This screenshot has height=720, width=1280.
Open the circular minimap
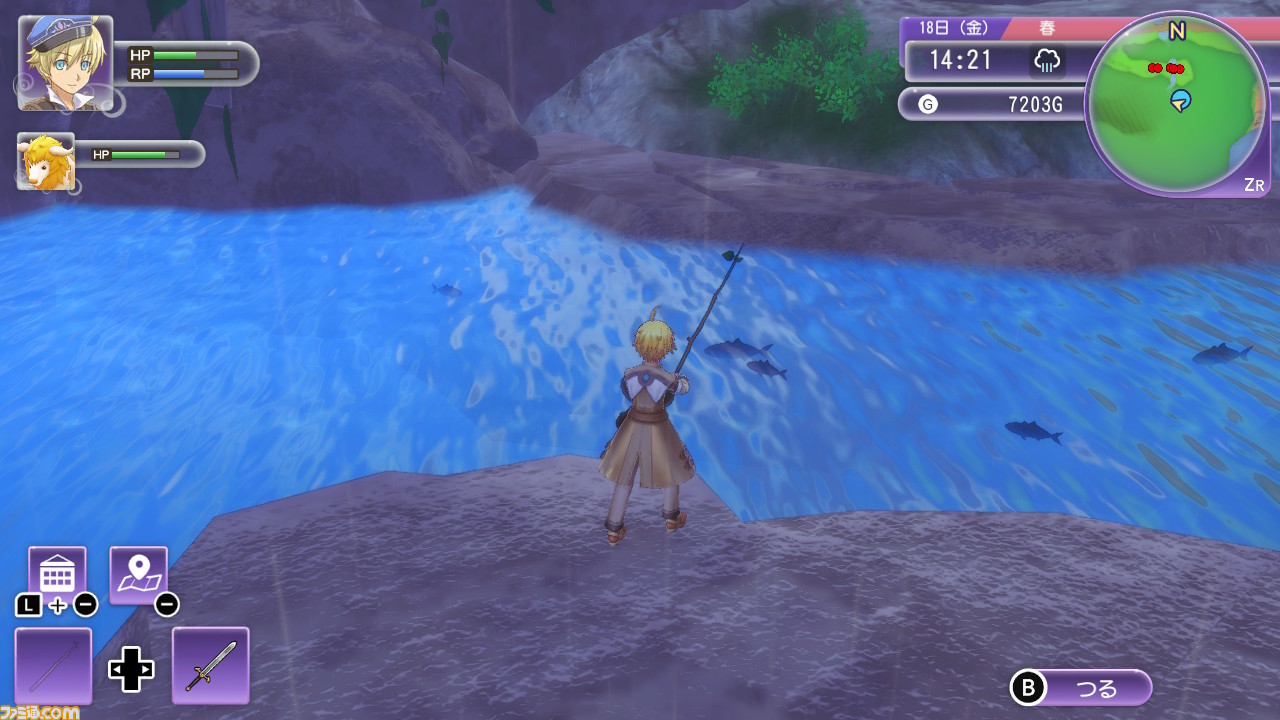(1176, 105)
